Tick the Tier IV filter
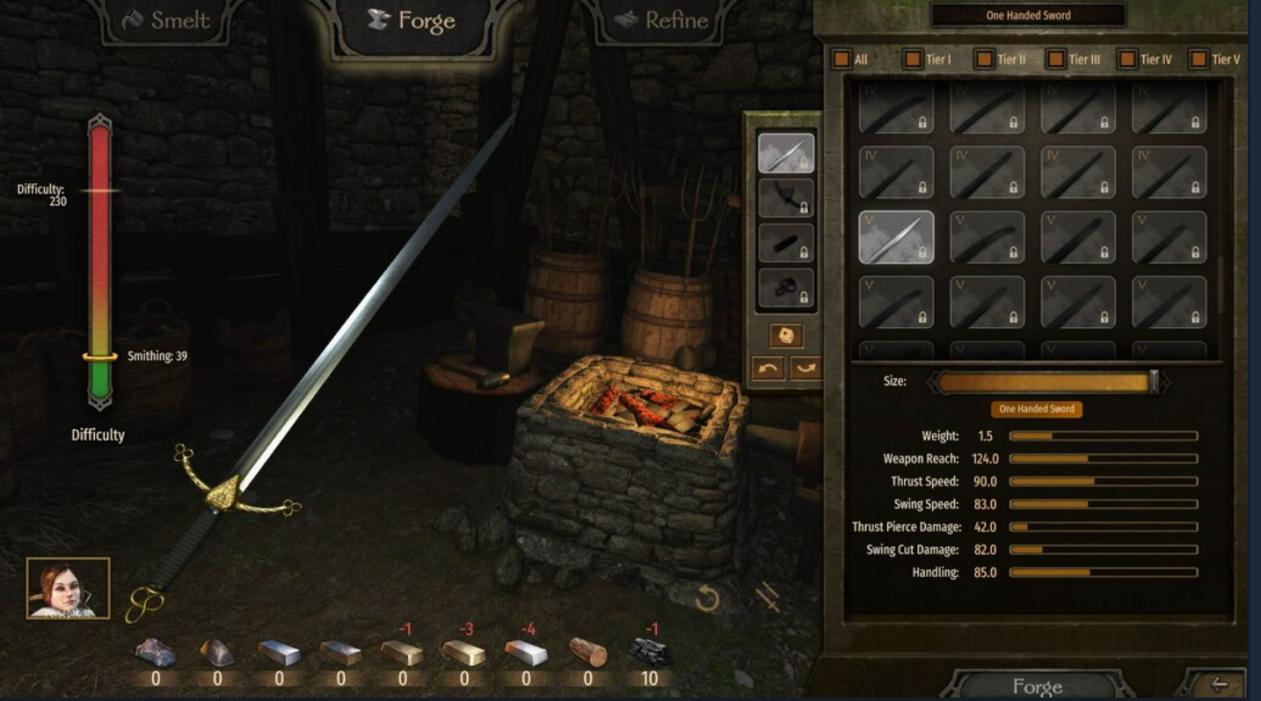 pos(1127,59)
